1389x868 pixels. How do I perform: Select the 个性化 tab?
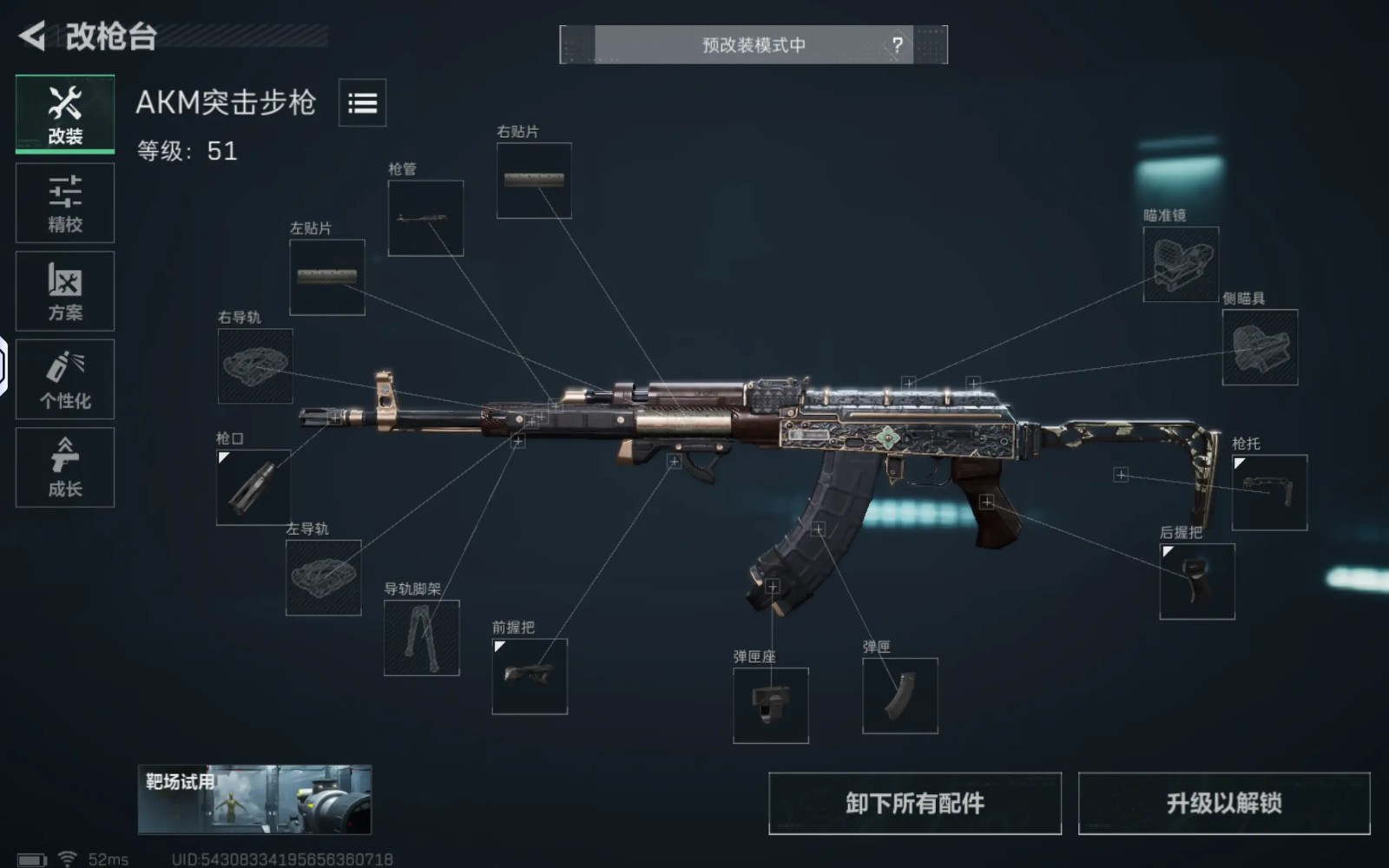pyautogui.click(x=65, y=379)
